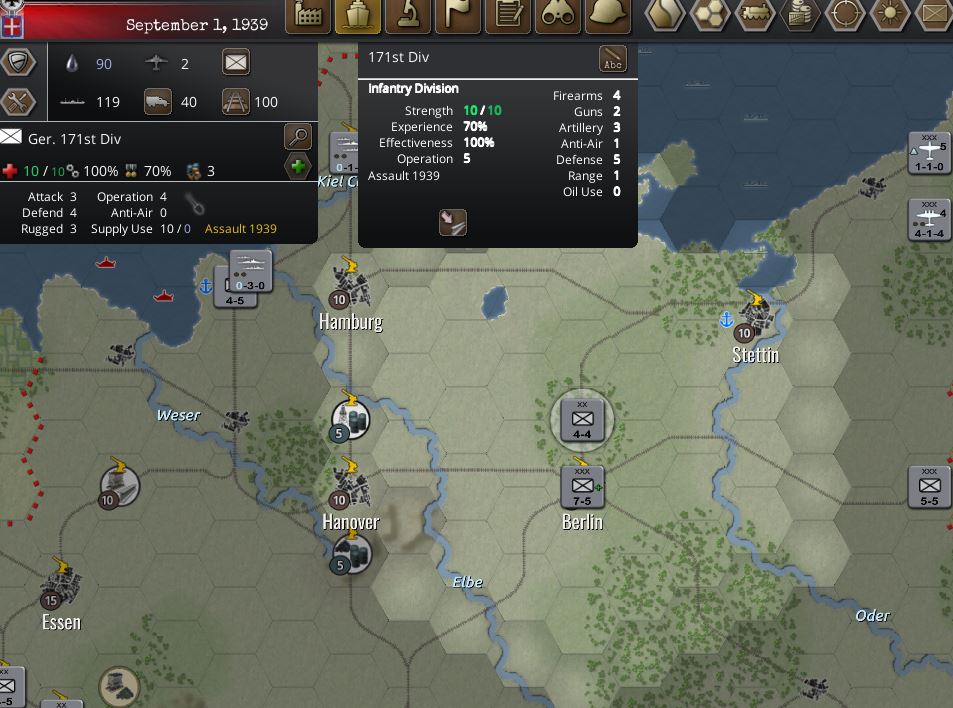Inspect unit with the magnifying glass button

point(298,136)
